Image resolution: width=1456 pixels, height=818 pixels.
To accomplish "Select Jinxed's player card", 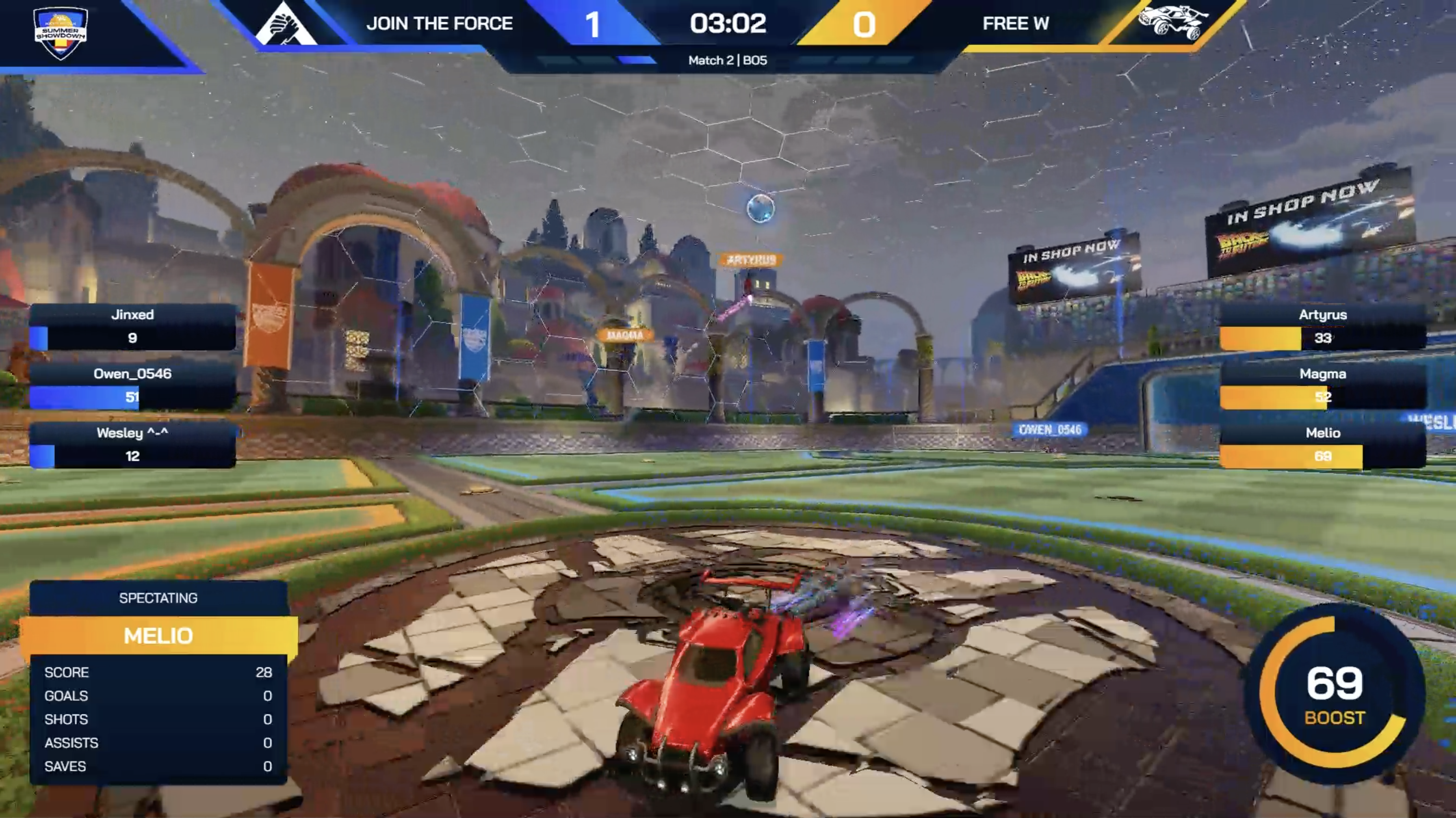I will (x=132, y=327).
